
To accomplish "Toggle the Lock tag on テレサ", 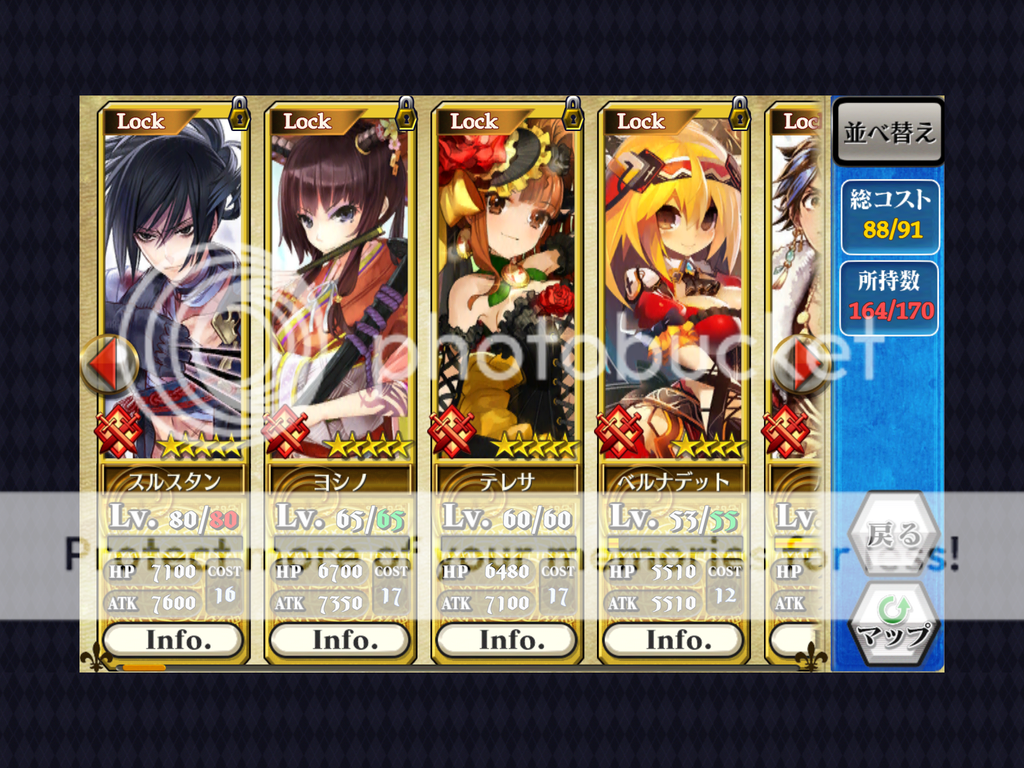I will 475,121.
